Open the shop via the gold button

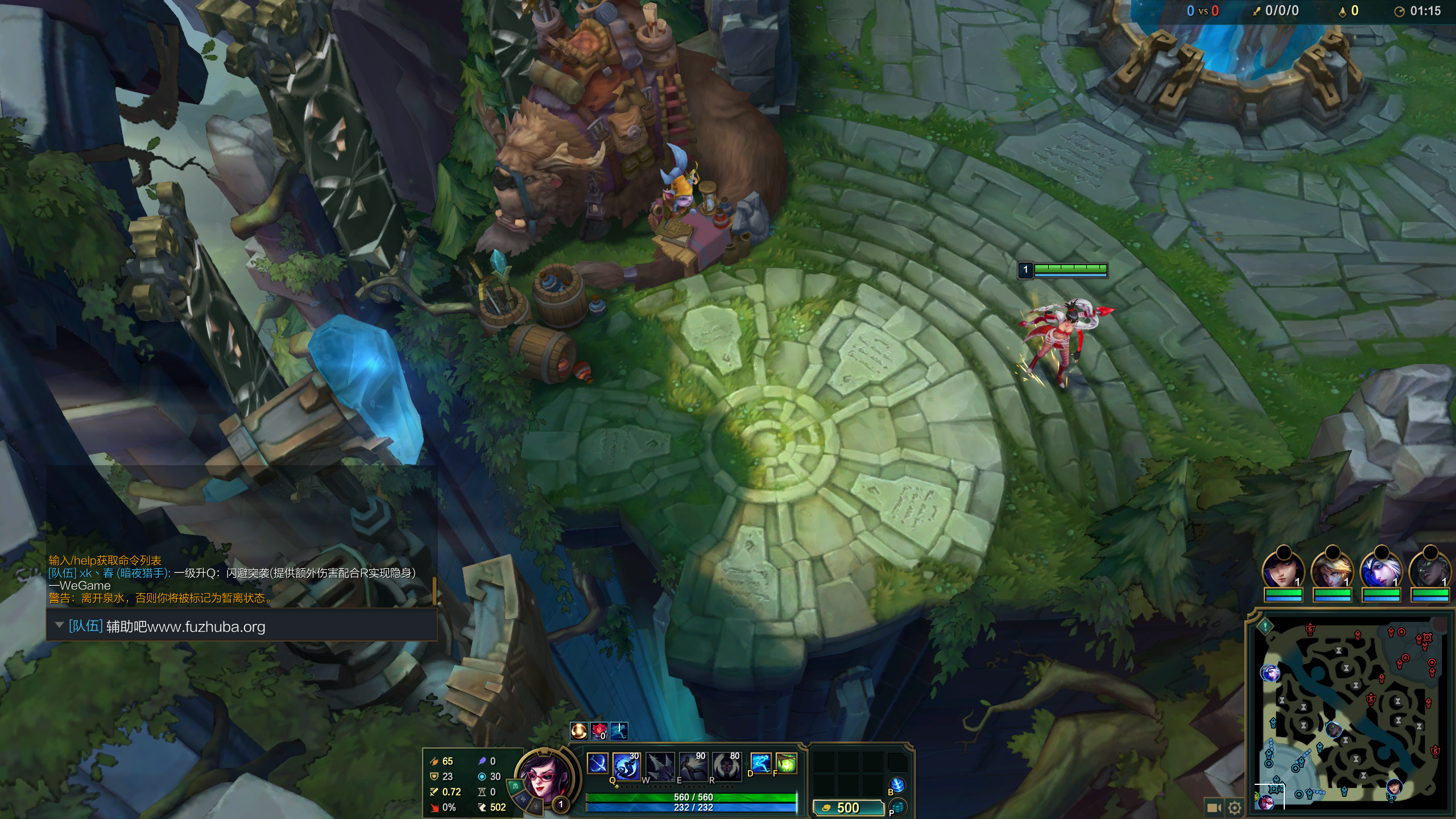[848, 808]
